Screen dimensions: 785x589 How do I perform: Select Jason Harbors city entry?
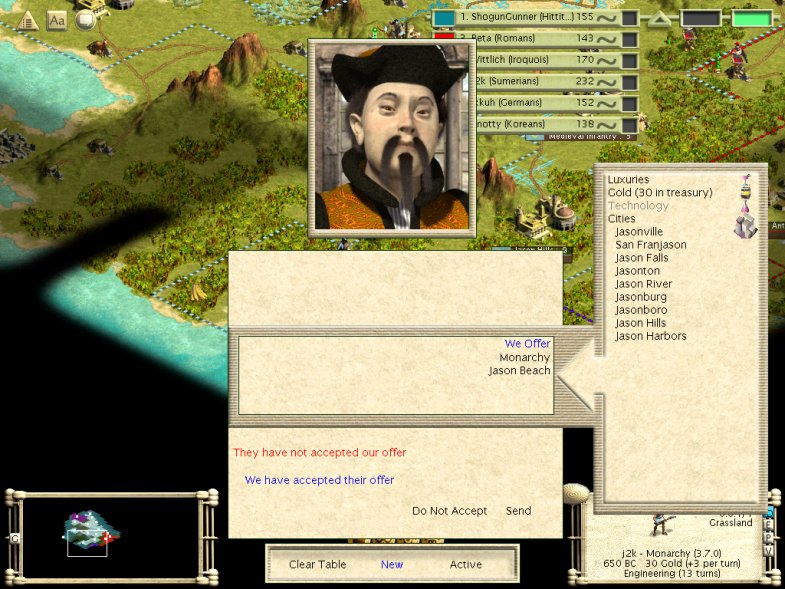651,336
